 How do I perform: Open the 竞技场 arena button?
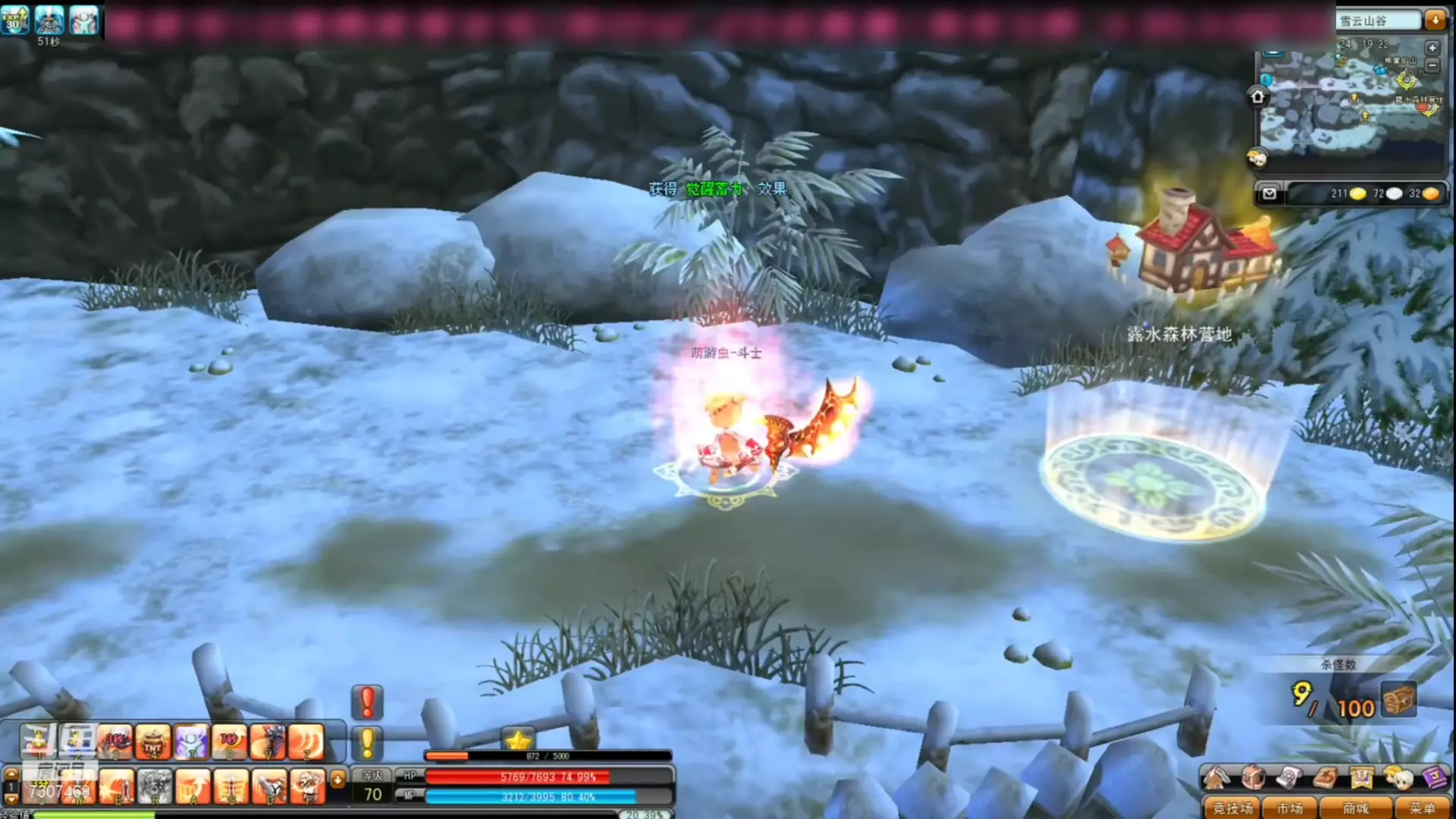point(1232,808)
